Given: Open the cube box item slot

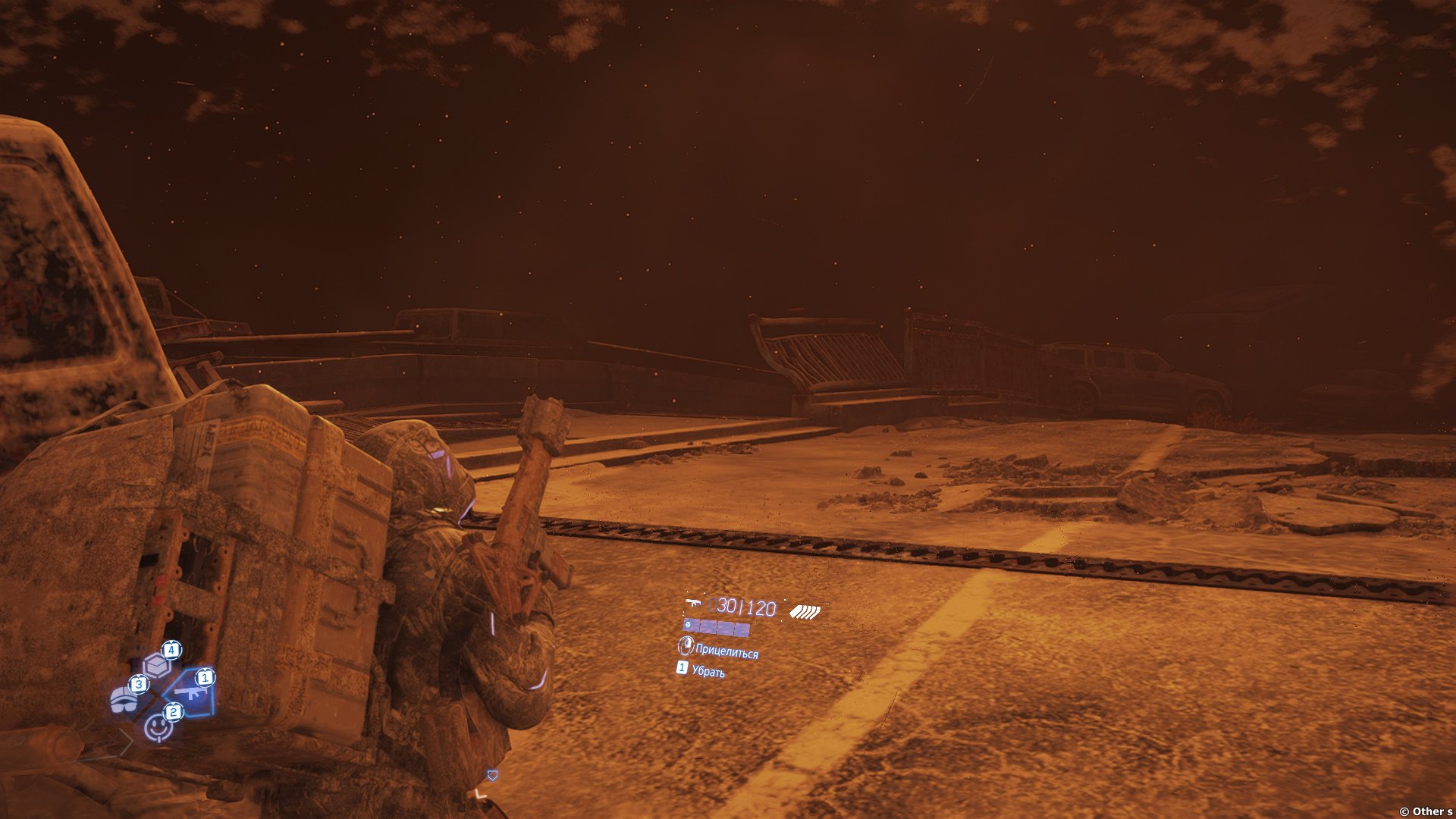Looking at the screenshot, I should click(156, 665).
